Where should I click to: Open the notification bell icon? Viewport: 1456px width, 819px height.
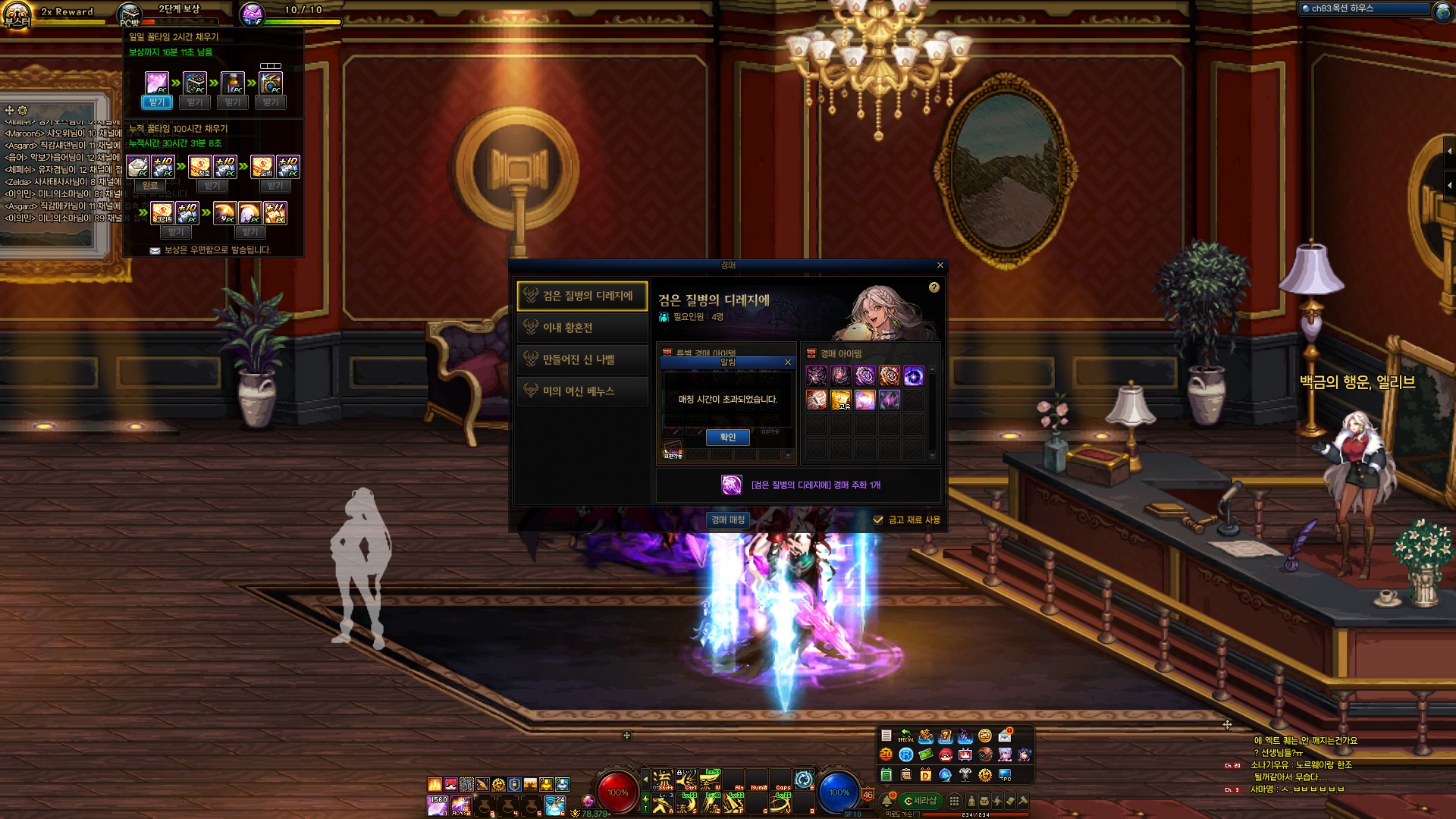(886, 801)
